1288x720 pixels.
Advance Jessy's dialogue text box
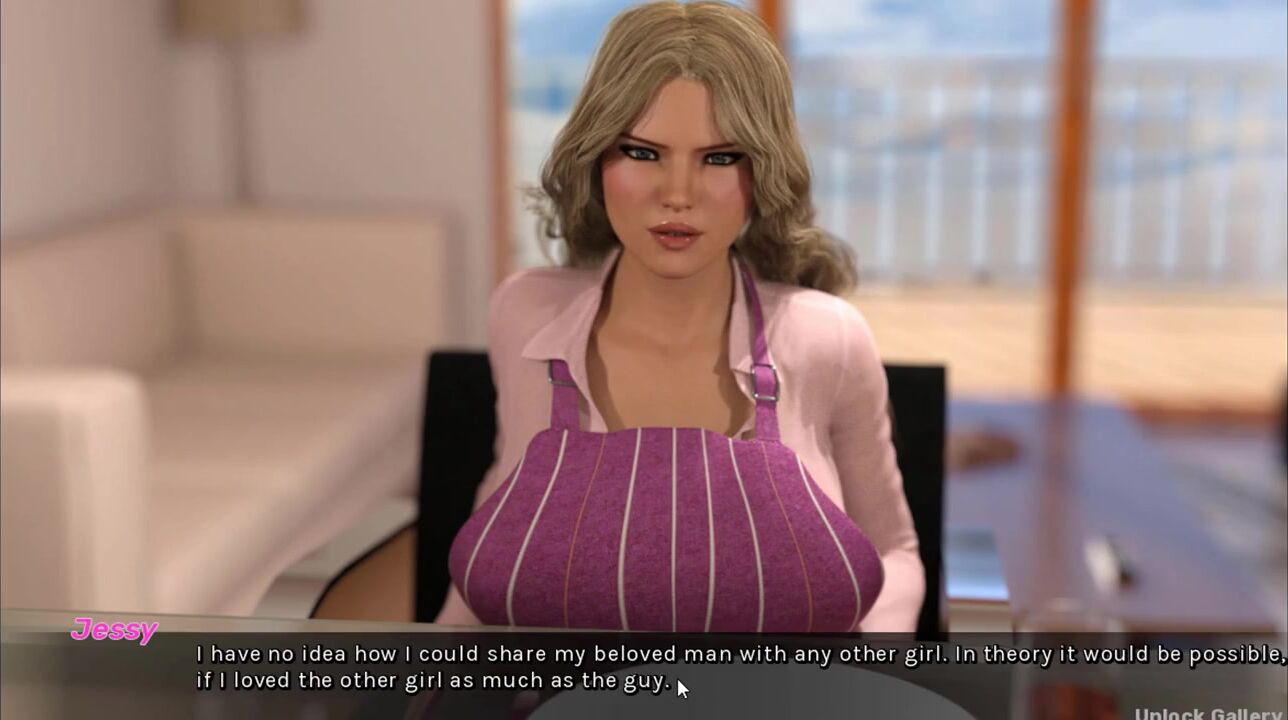(x=740, y=667)
